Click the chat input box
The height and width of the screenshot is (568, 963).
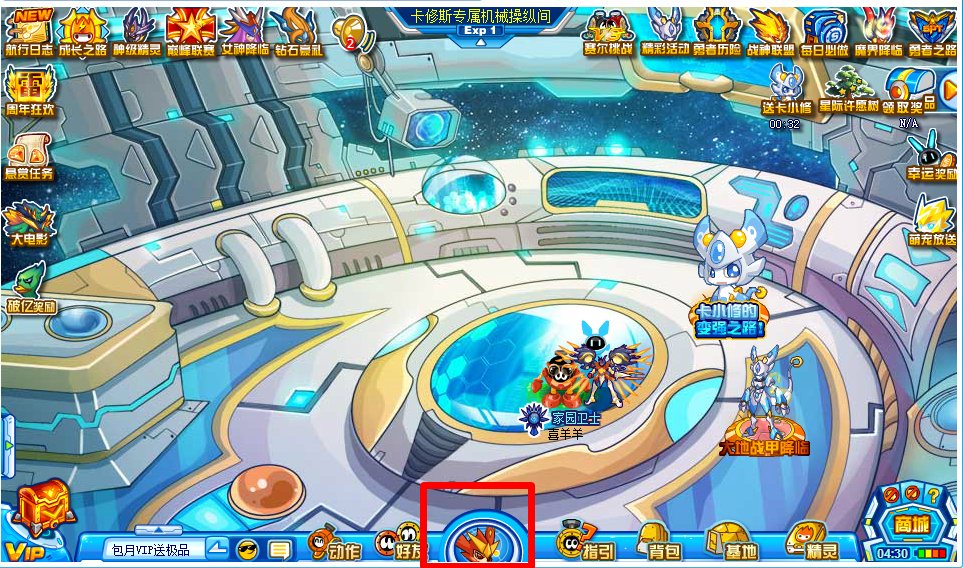pos(155,549)
